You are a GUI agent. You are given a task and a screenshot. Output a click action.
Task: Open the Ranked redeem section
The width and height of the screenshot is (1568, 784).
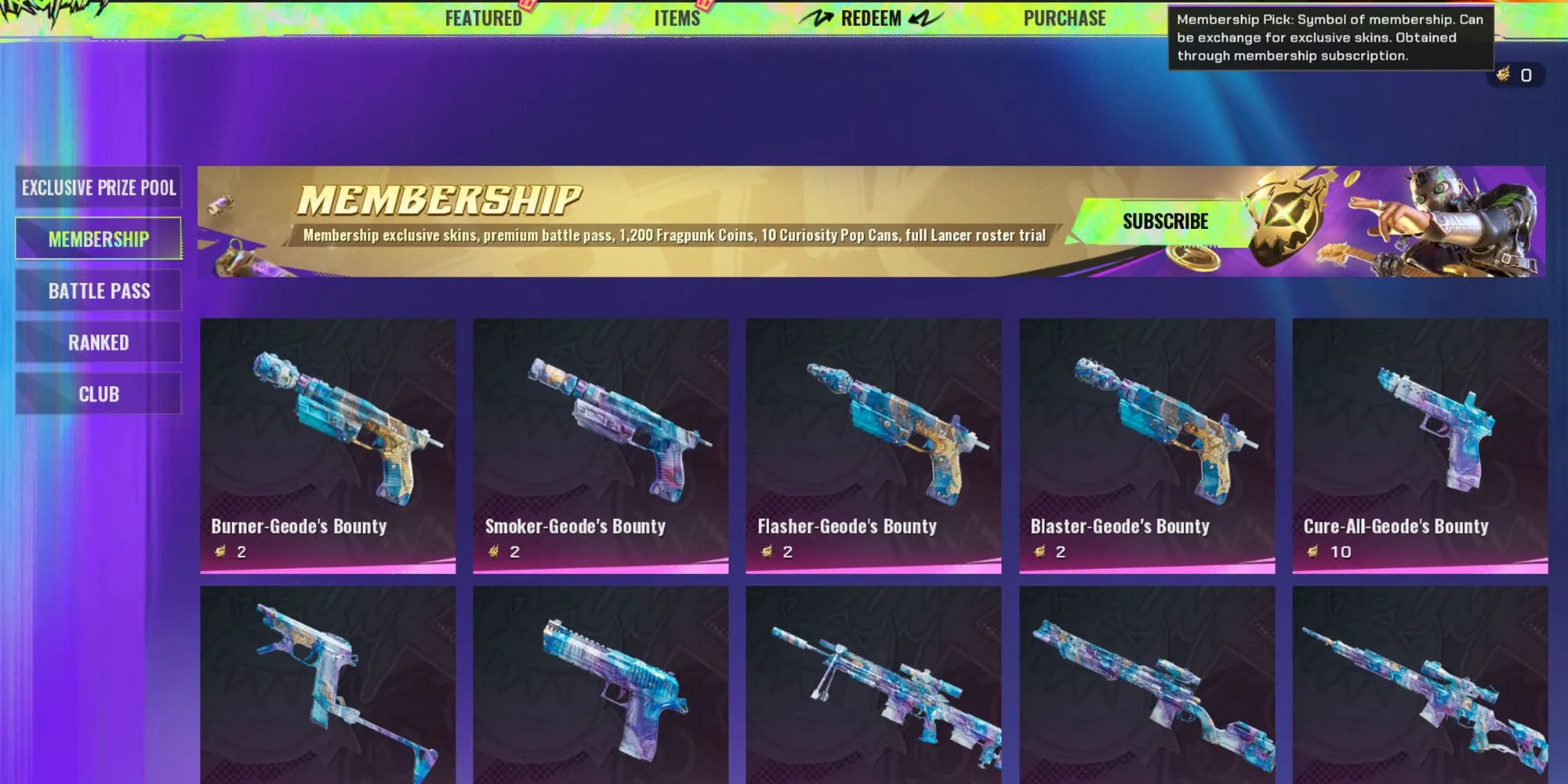99,343
